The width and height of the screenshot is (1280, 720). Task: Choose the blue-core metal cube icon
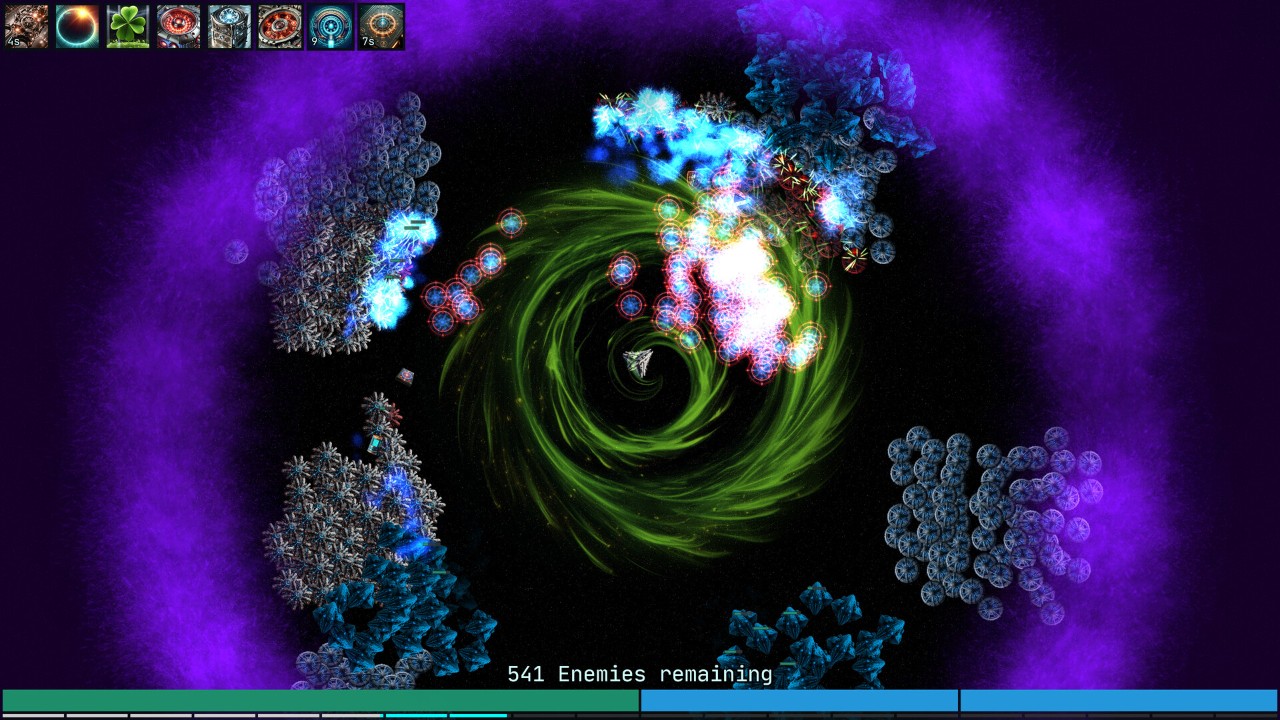click(x=229, y=27)
